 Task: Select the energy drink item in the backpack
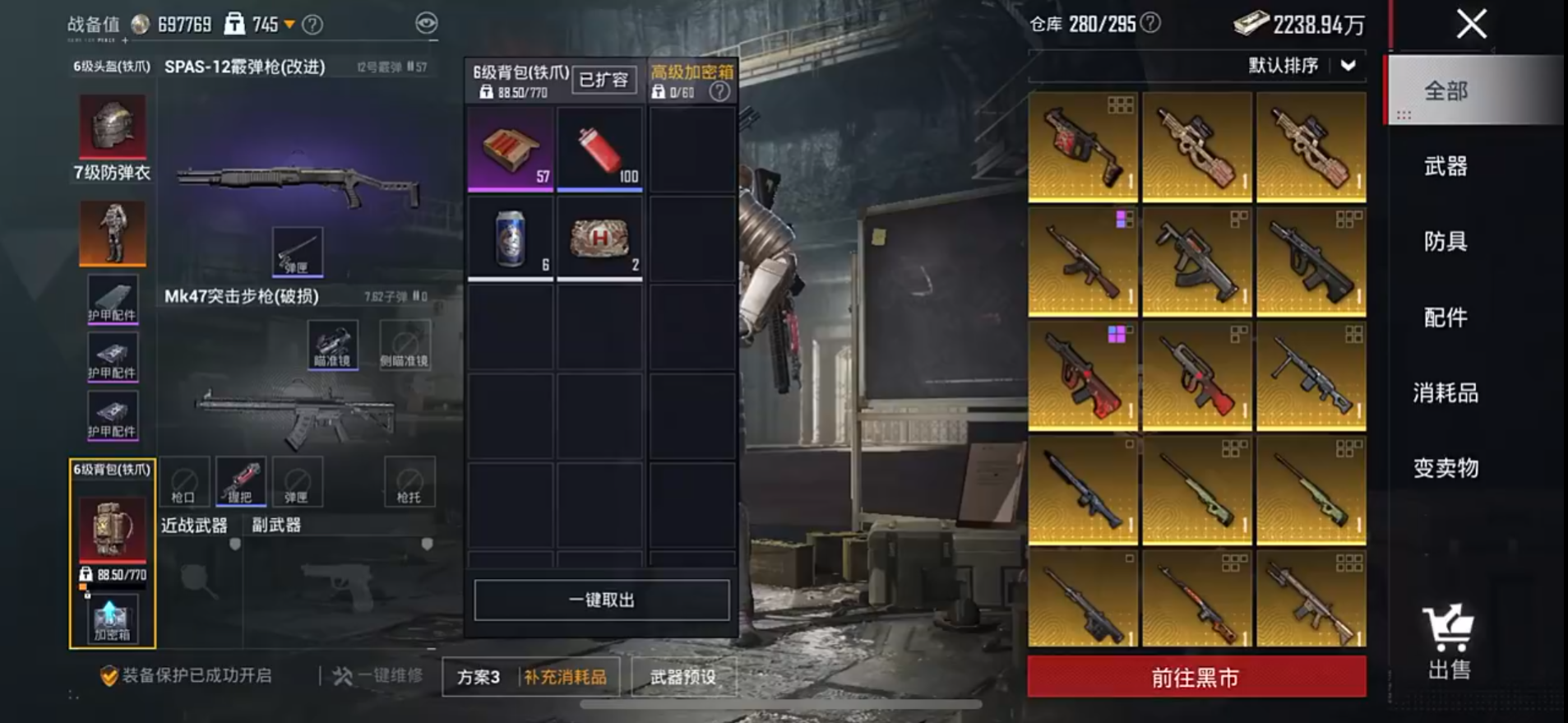coord(510,239)
